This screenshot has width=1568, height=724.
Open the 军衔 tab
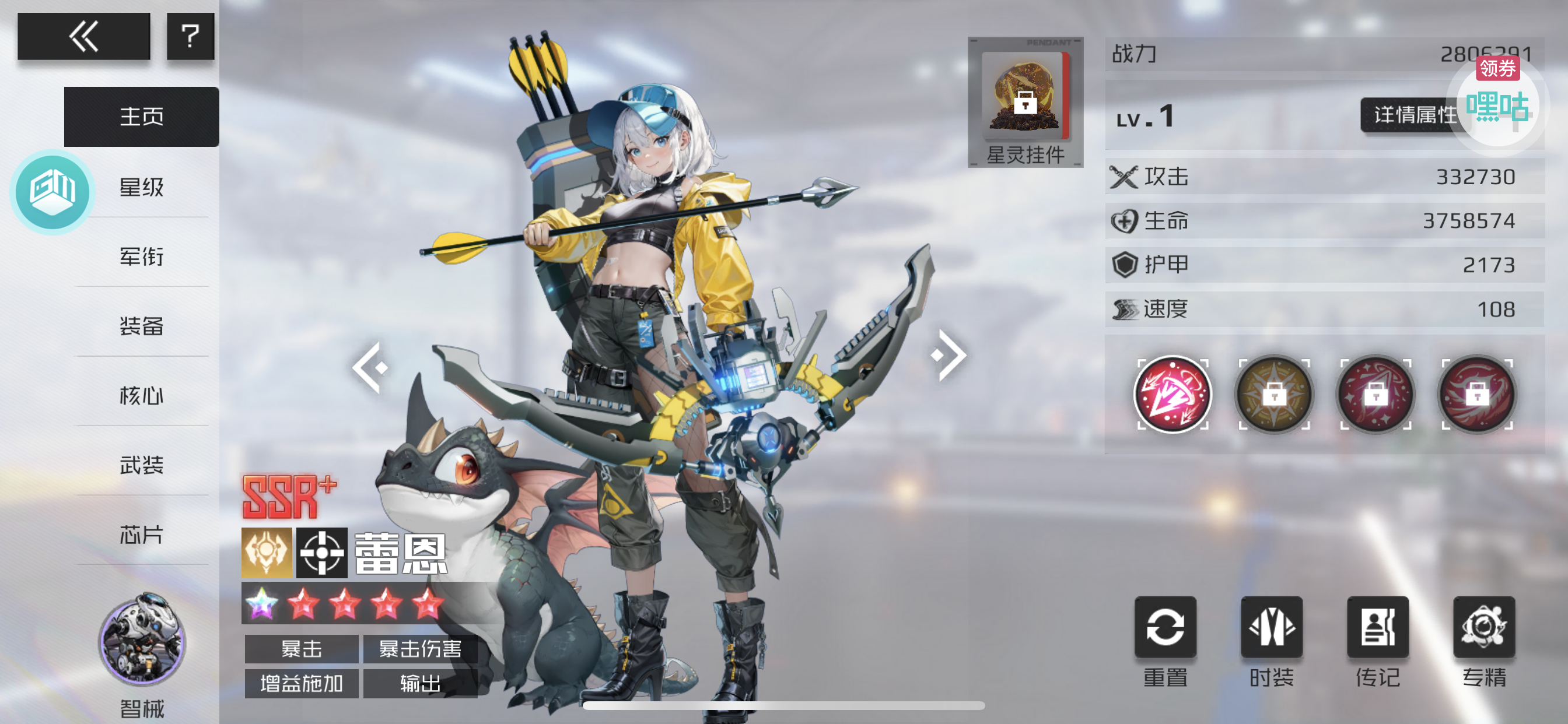(x=141, y=256)
